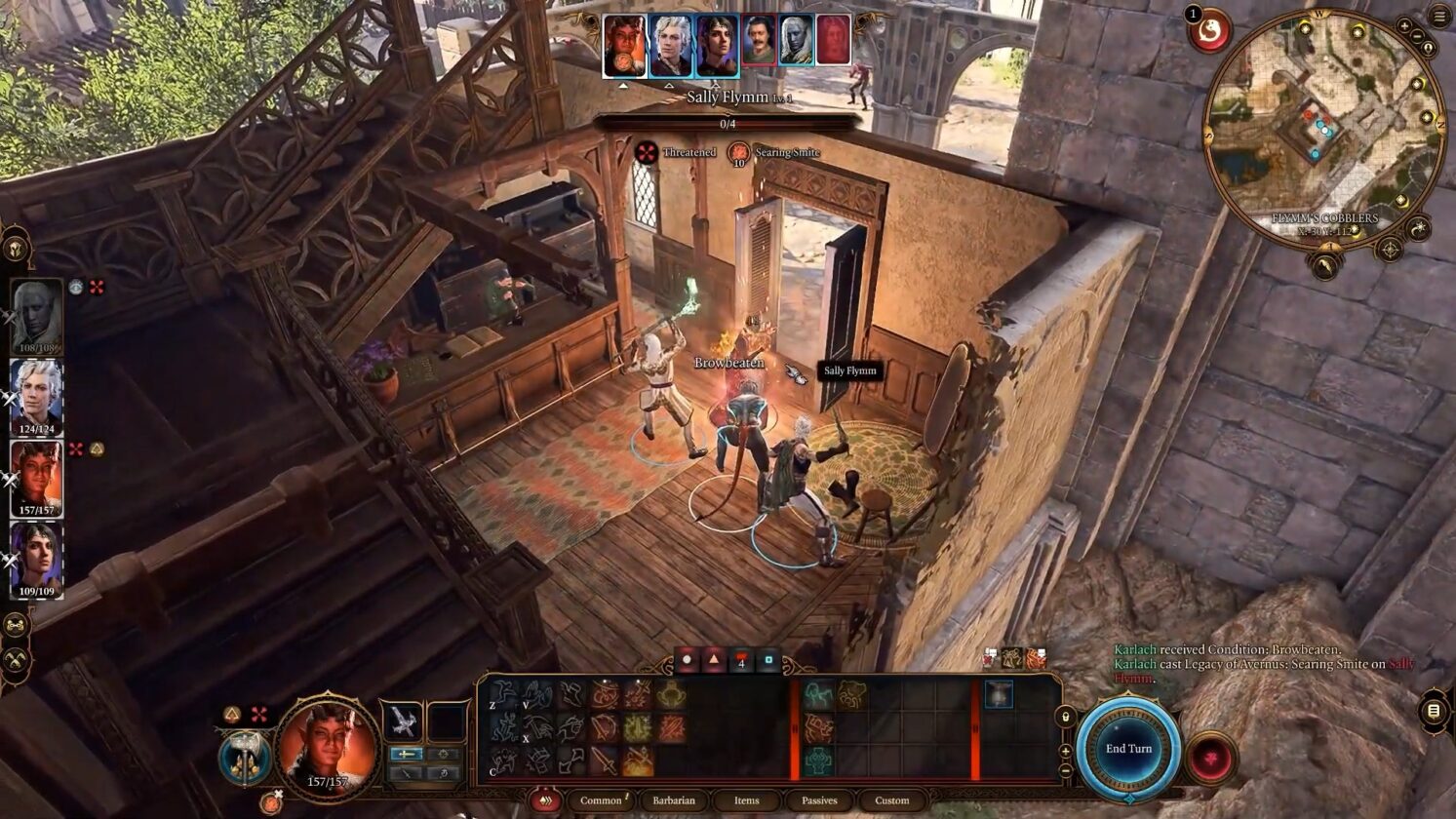Open the Items hotbar tab
Screen dimensions: 1456x819
coord(746,800)
